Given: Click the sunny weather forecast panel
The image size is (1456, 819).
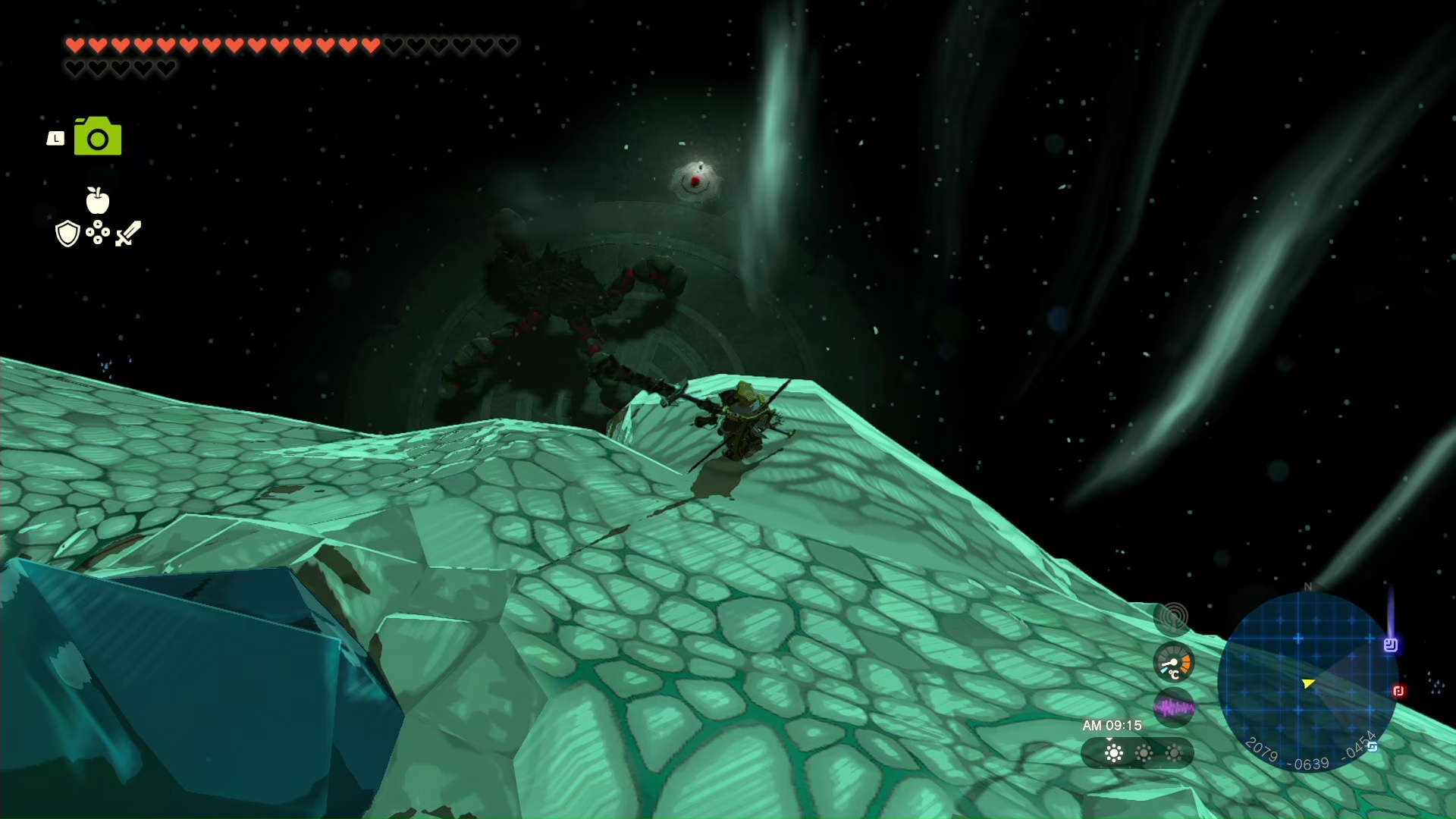Looking at the screenshot, I should click(x=1137, y=753).
